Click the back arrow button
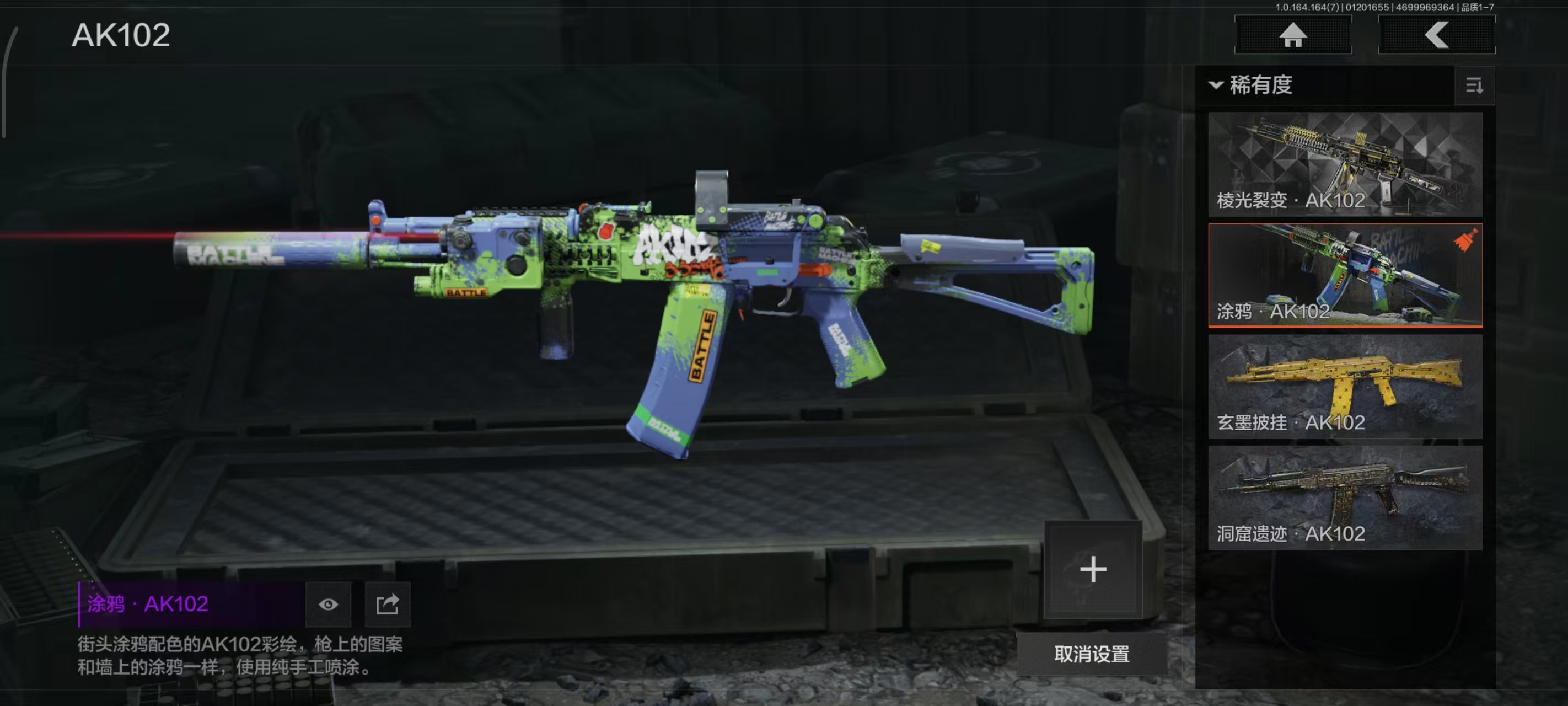 point(1436,35)
